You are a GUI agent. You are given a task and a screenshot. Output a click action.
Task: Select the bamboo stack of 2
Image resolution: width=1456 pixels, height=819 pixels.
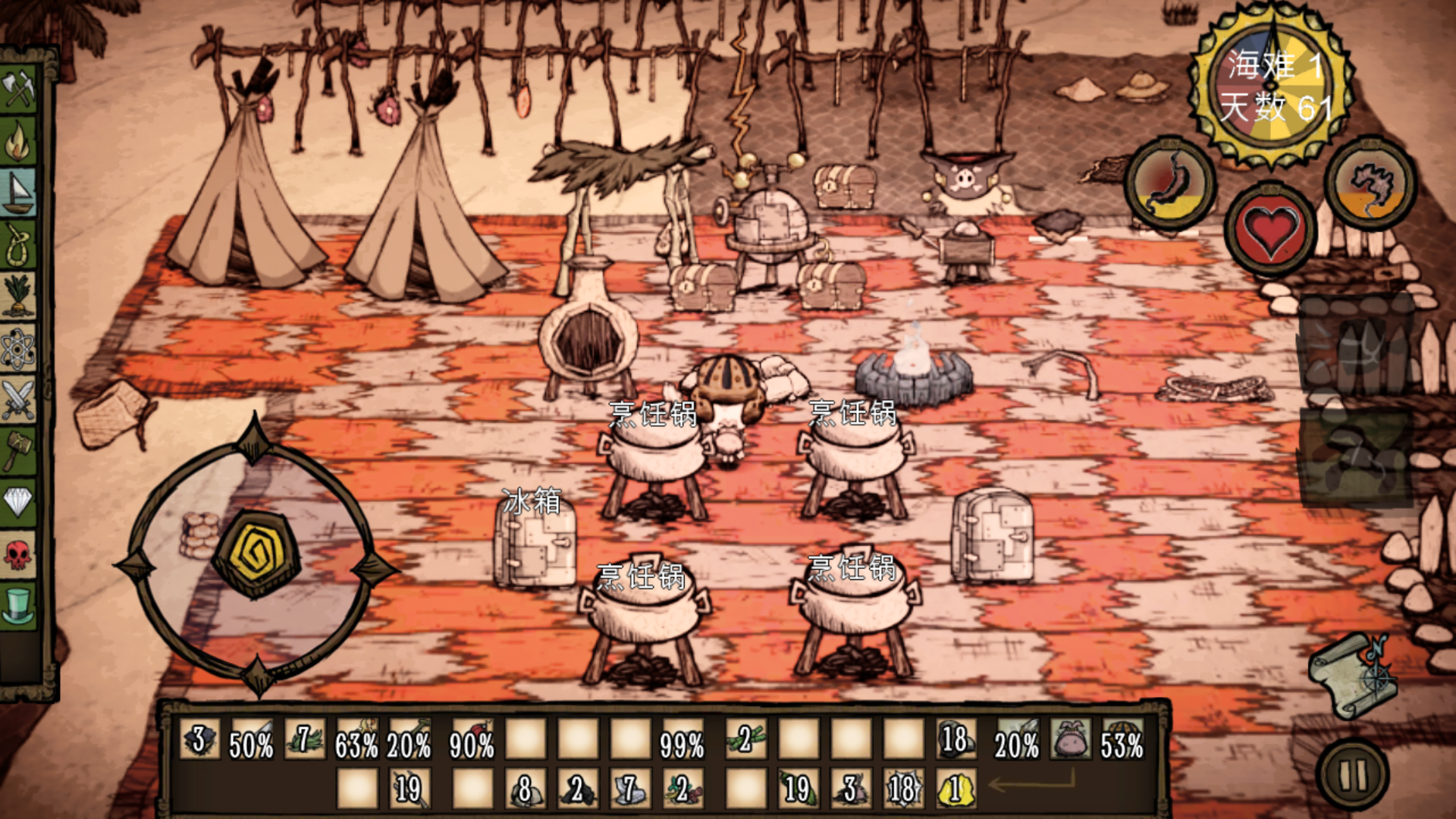pos(745,739)
